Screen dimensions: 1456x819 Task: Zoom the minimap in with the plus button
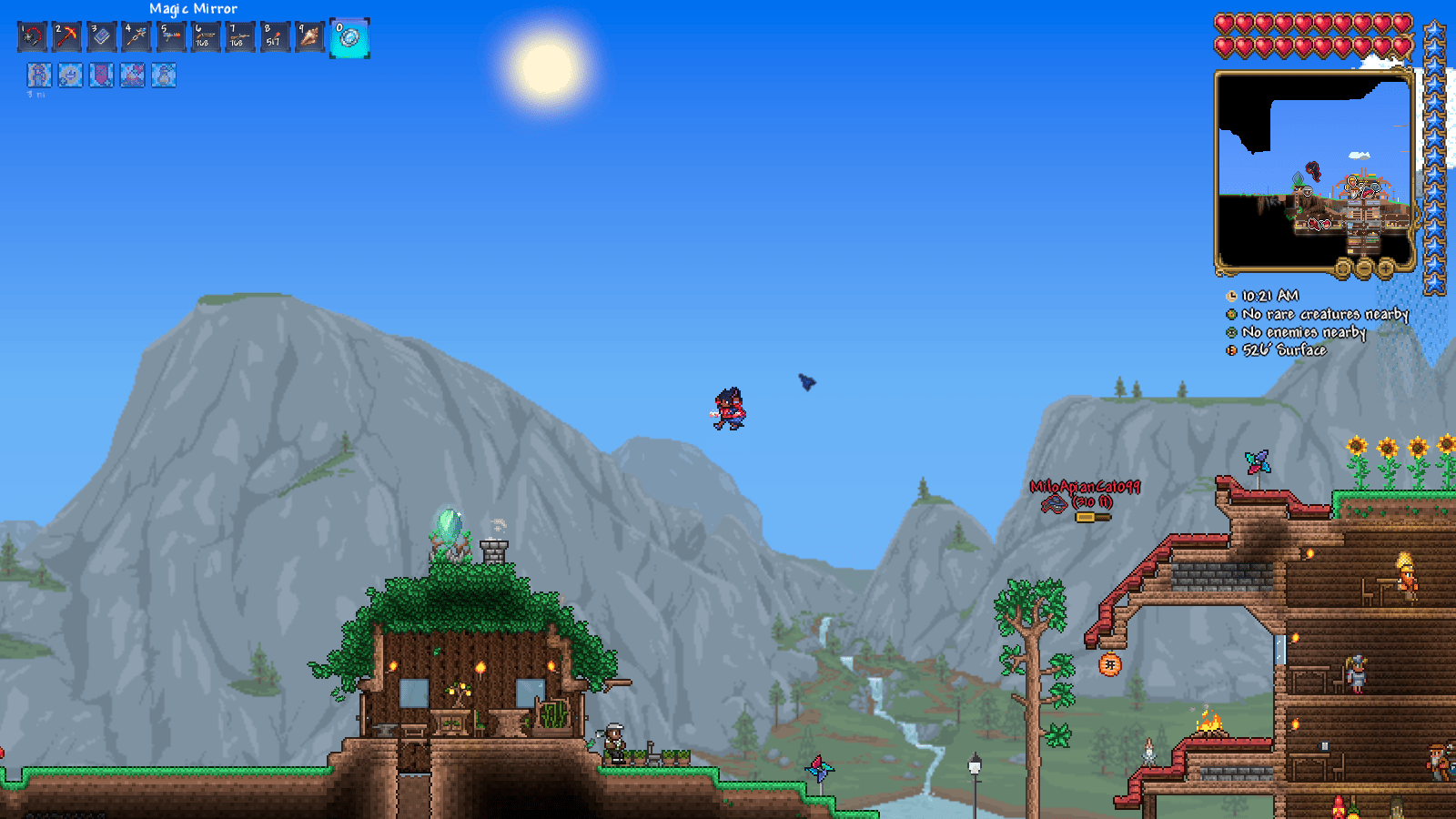coord(1386,268)
